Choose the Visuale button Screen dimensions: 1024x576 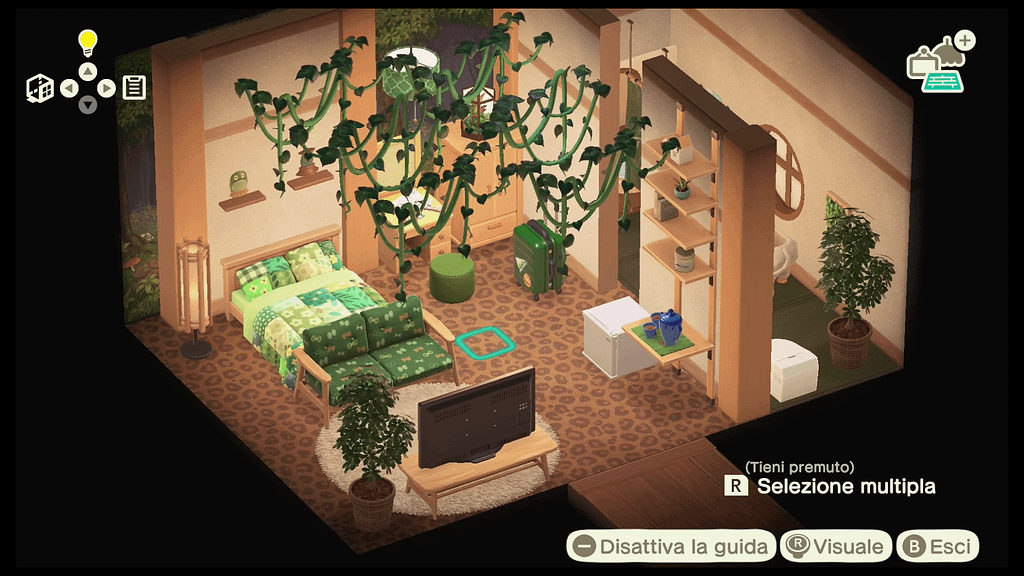pyautogui.click(x=836, y=546)
